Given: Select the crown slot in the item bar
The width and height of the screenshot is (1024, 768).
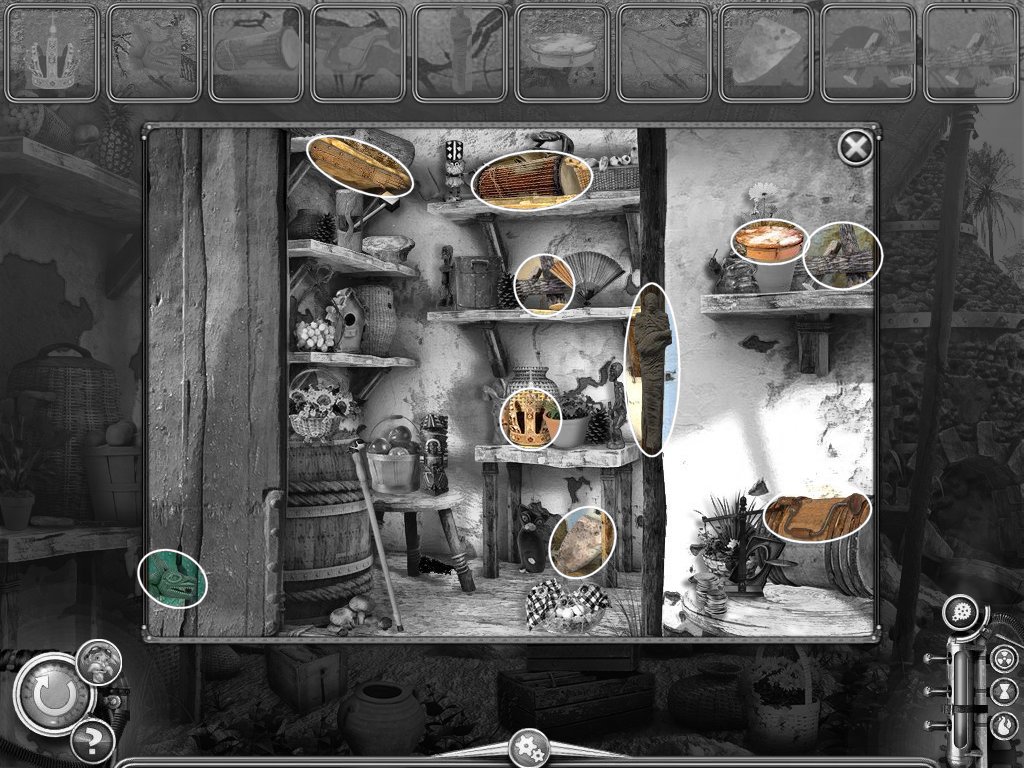Looking at the screenshot, I should pos(52,53).
